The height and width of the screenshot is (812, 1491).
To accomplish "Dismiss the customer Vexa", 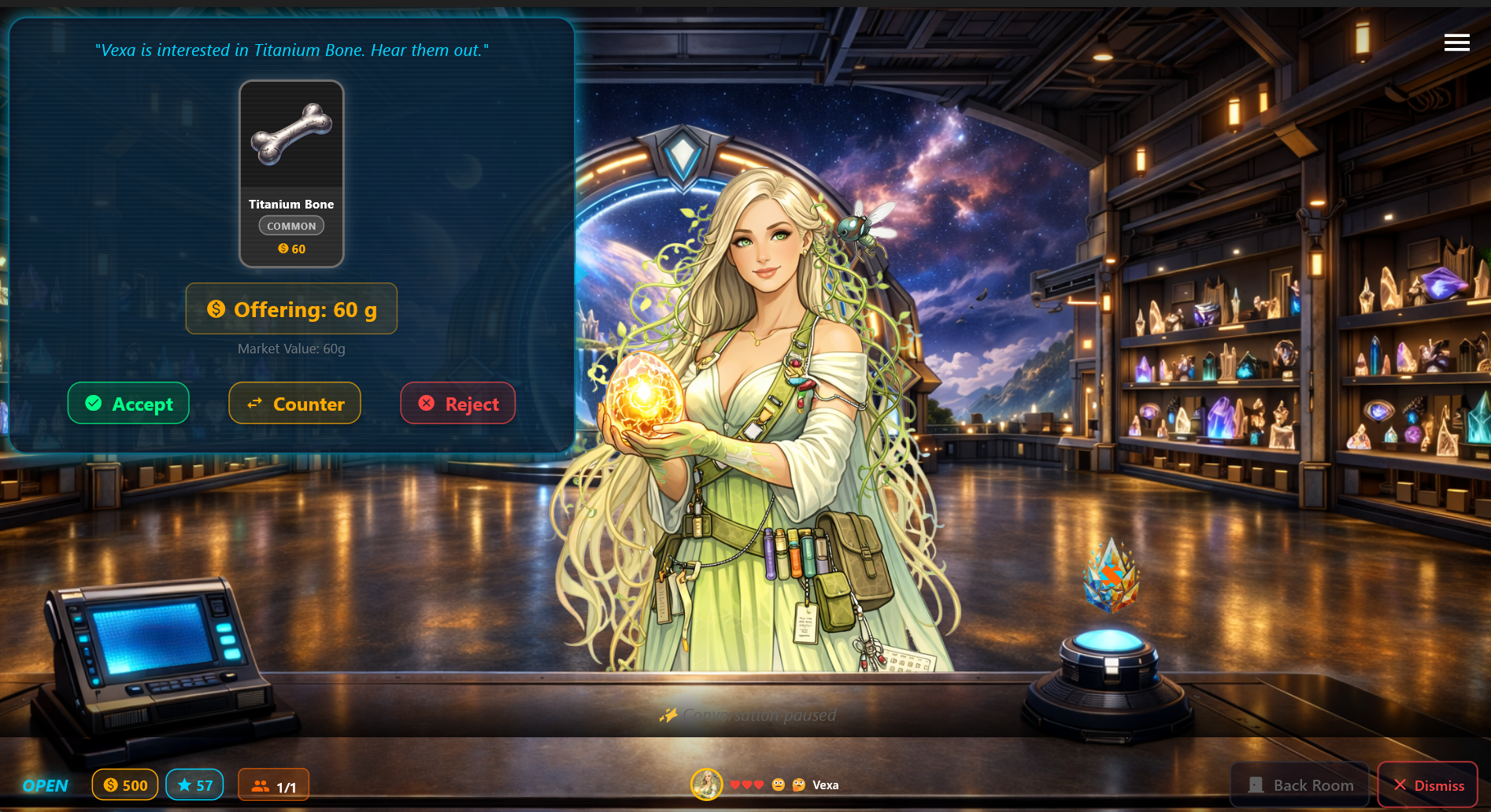I will click(1428, 784).
